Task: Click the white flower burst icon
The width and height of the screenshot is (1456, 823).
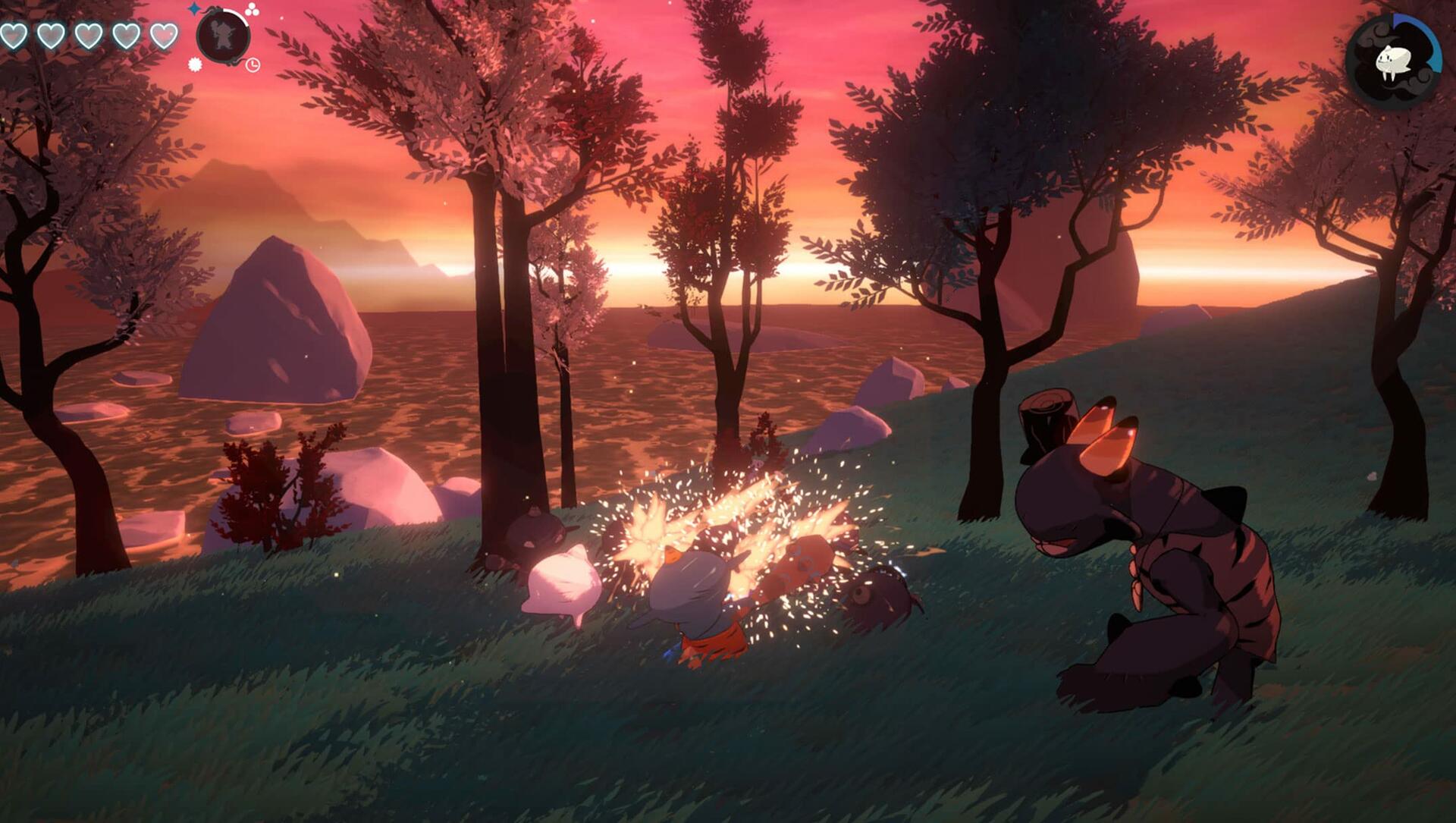Action: pyautogui.click(x=195, y=64)
